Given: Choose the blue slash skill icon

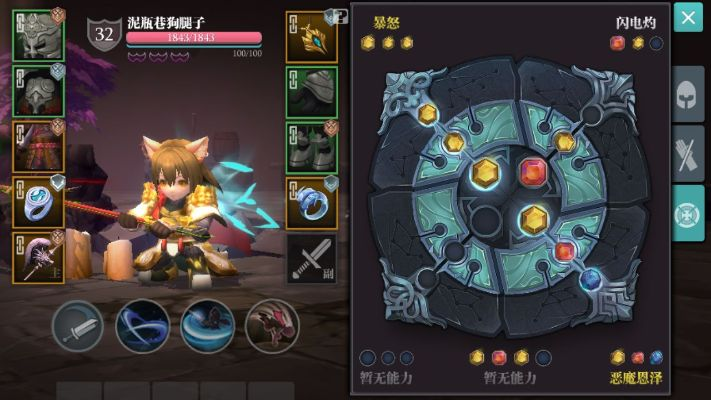Looking at the screenshot, I should 142,325.
